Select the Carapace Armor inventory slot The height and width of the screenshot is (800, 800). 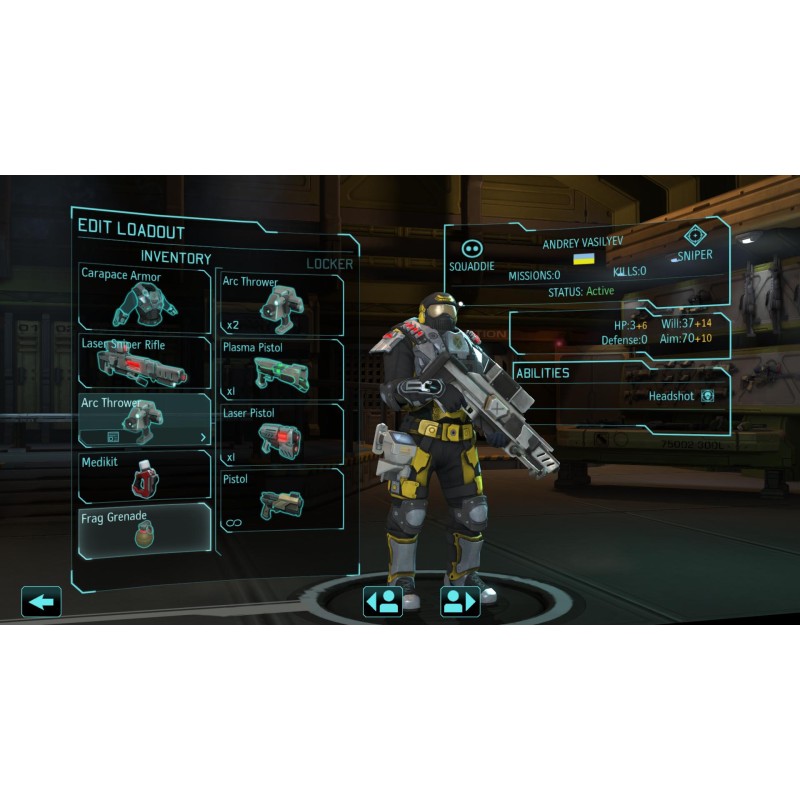[145, 298]
